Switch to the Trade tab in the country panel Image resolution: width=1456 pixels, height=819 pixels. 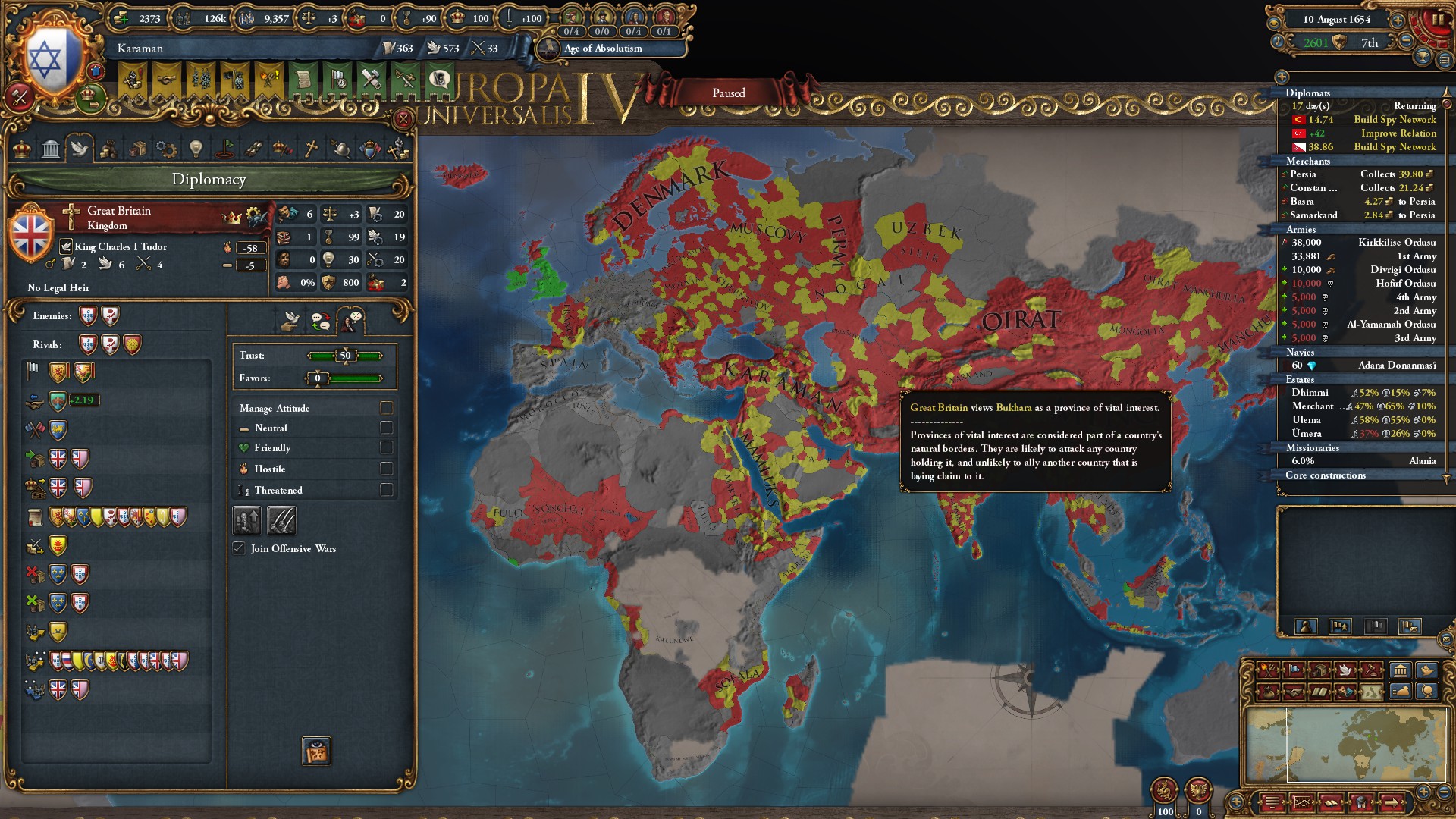140,149
